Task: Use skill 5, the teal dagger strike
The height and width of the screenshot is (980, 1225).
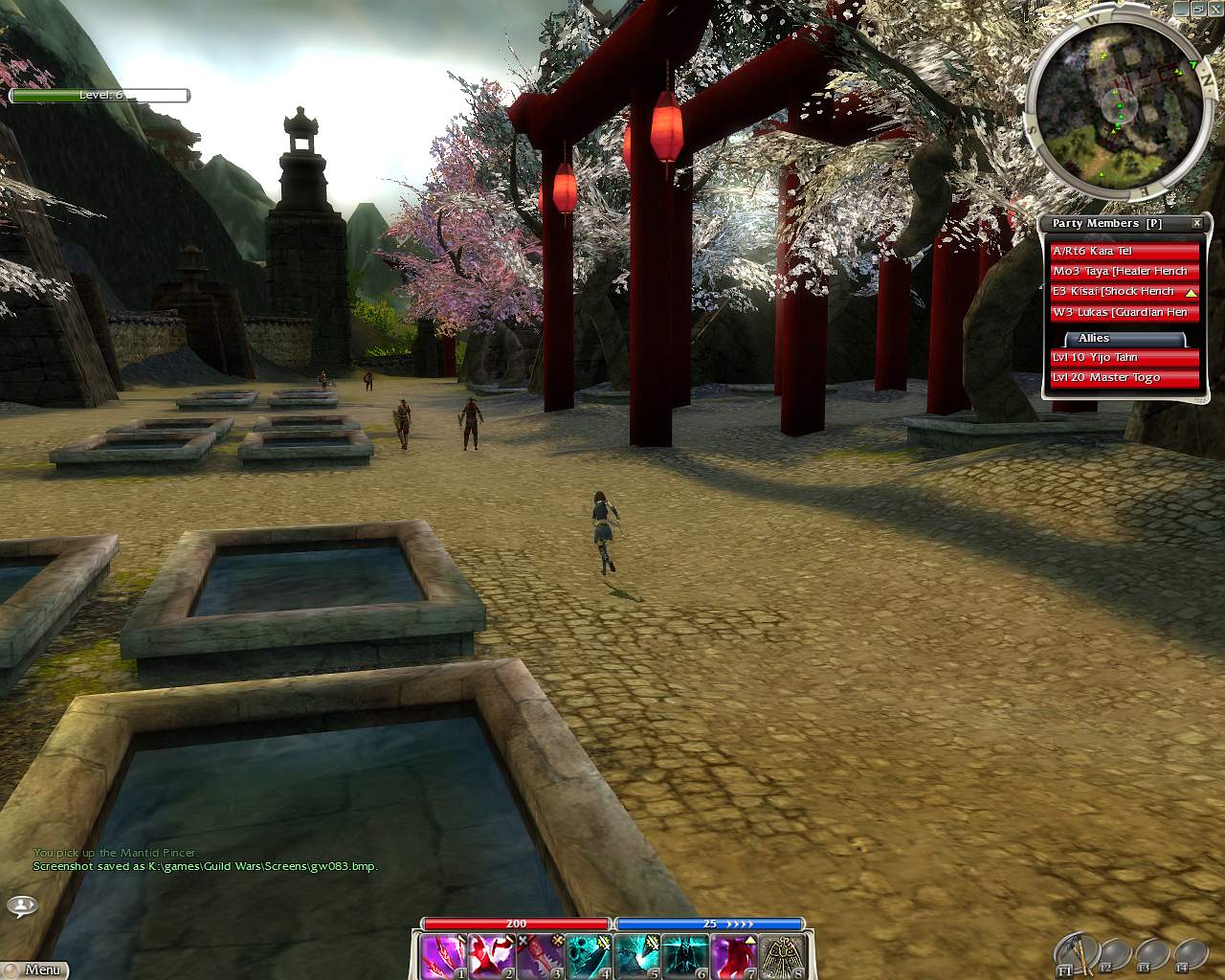Action: 636,956
